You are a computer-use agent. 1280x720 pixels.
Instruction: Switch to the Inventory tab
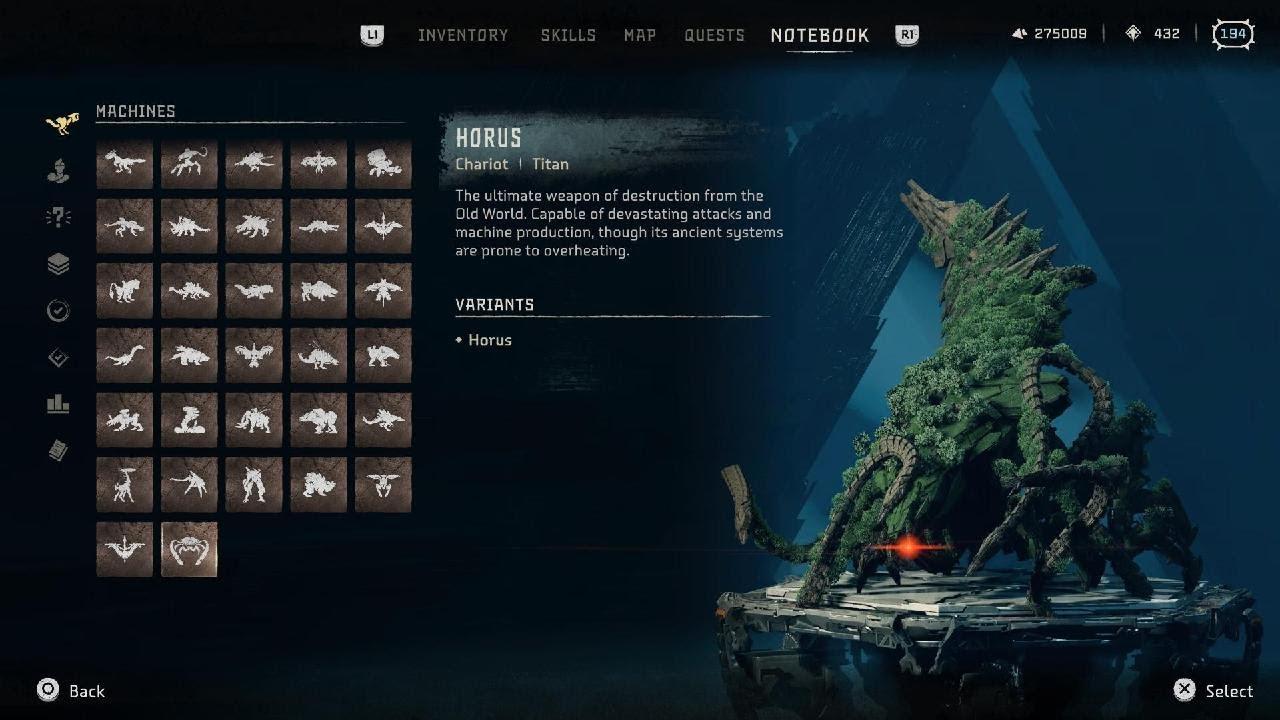463,35
